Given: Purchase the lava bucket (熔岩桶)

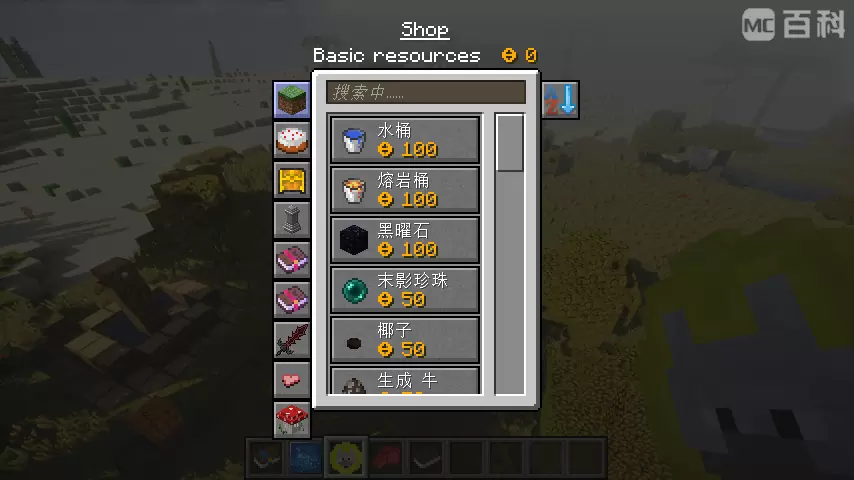Looking at the screenshot, I should [x=405, y=190].
